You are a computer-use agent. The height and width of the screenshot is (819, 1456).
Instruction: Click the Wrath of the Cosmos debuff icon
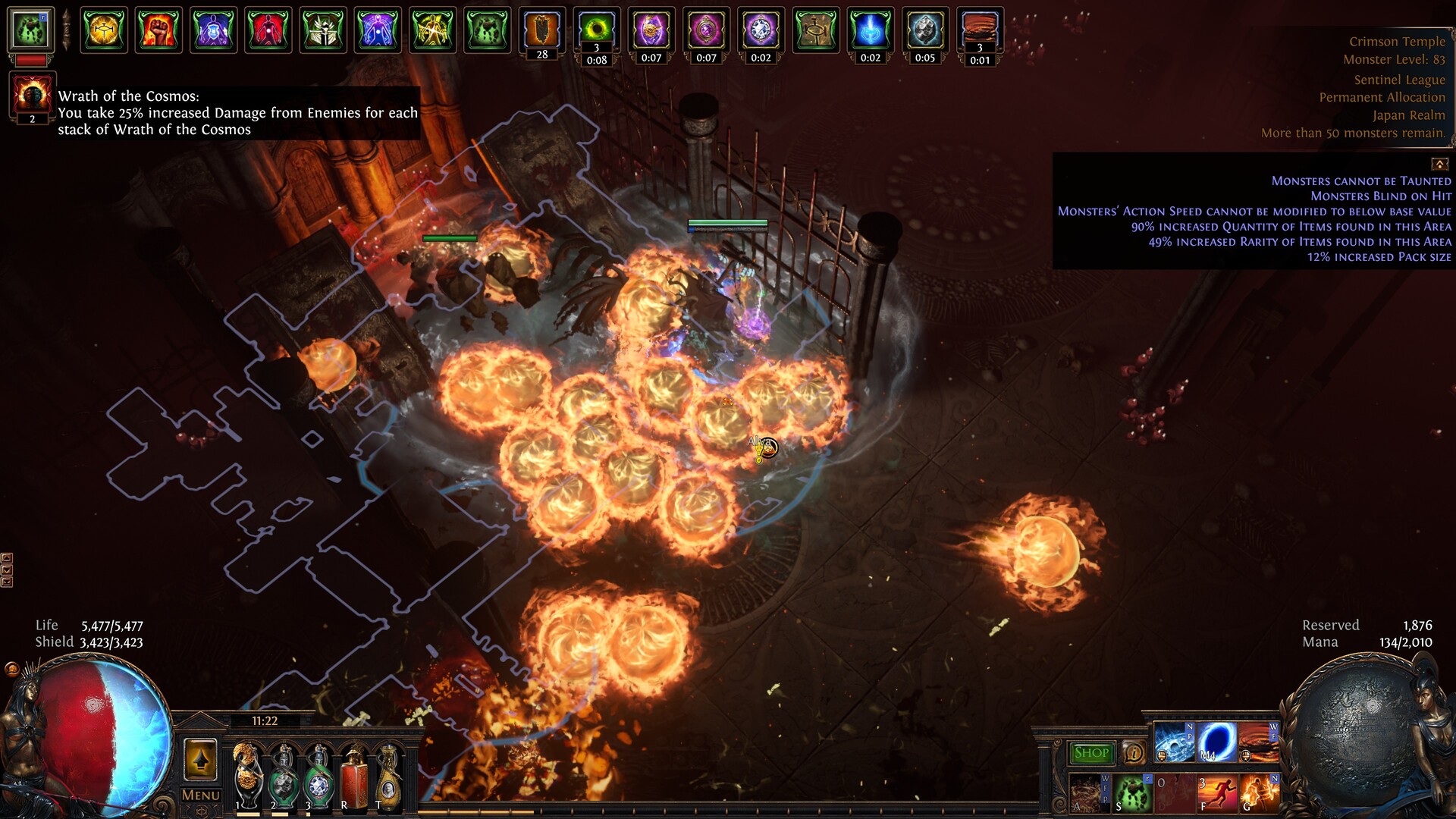(32, 96)
